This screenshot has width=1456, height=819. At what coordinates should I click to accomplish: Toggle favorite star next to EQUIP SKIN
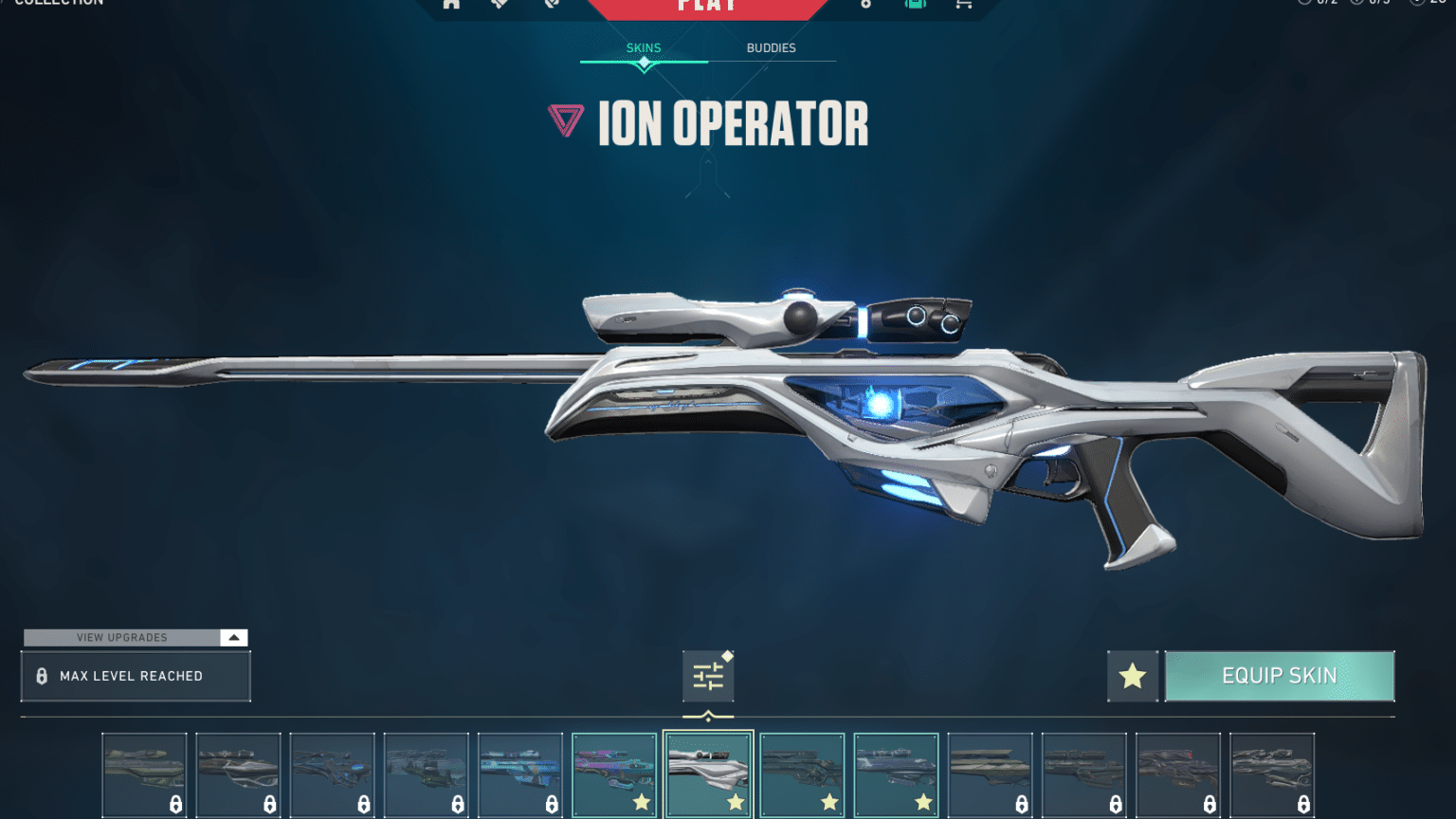tap(1132, 675)
